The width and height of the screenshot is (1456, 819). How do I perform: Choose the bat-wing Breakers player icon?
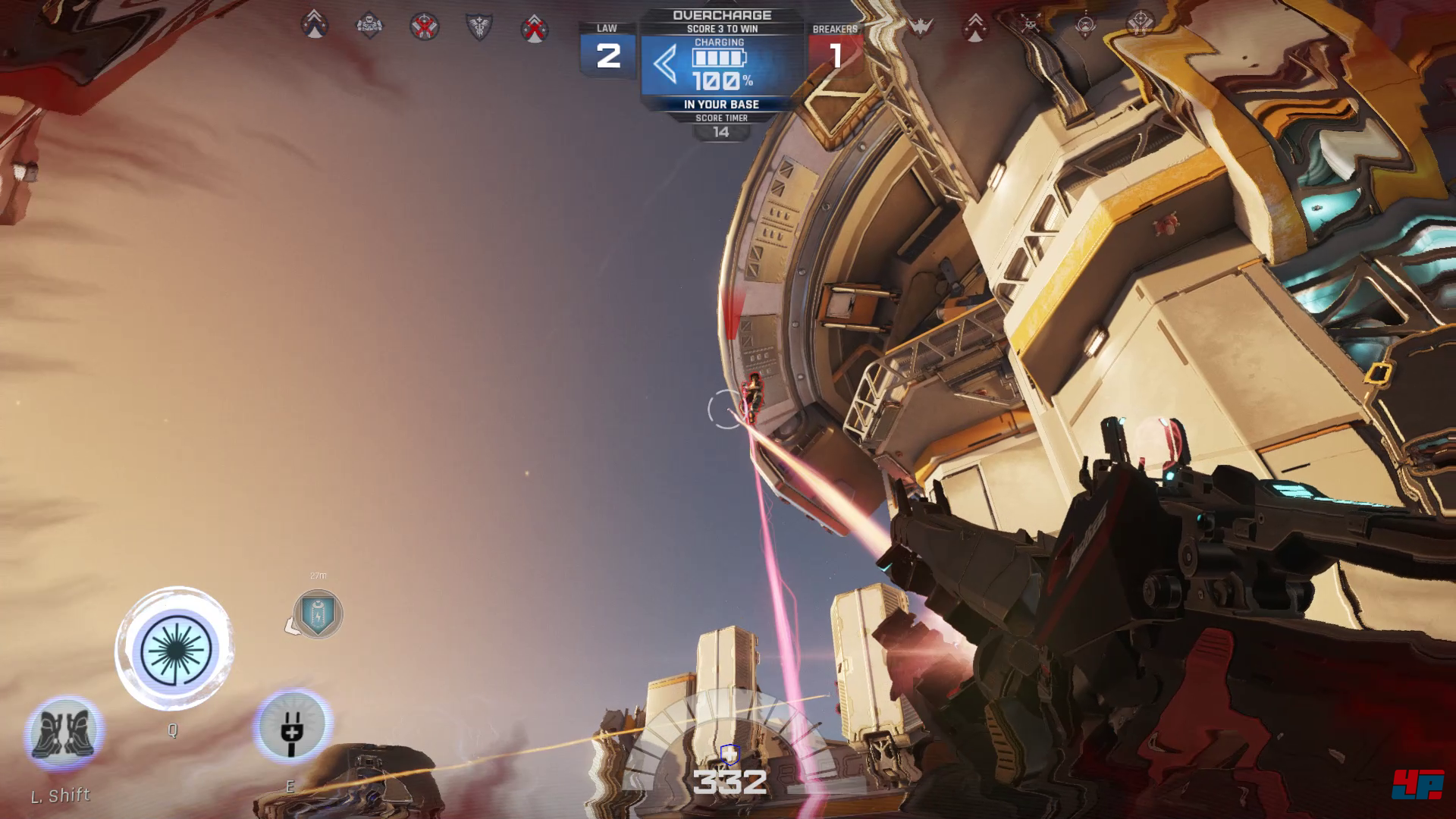click(x=921, y=27)
